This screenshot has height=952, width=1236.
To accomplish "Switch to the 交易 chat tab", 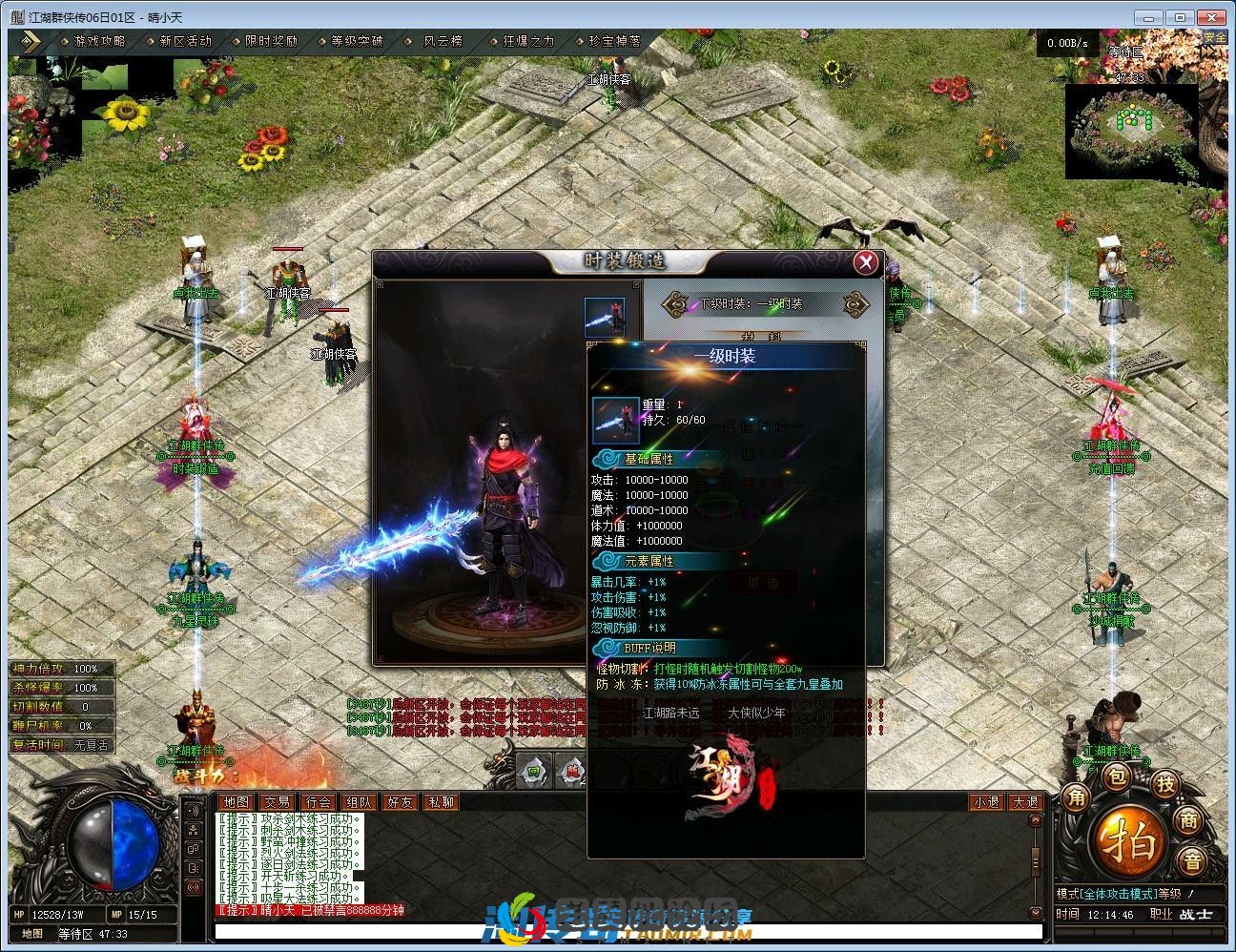I will tap(277, 802).
